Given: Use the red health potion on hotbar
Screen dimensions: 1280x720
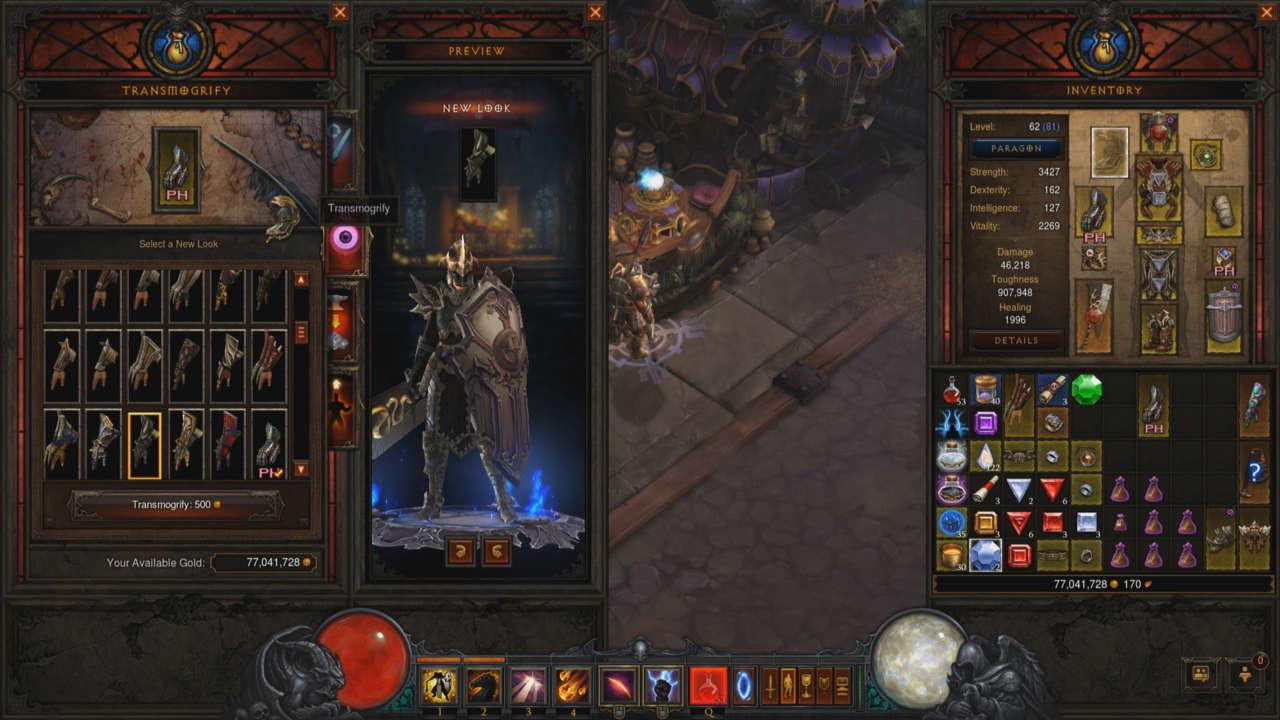Looking at the screenshot, I should coord(708,686).
